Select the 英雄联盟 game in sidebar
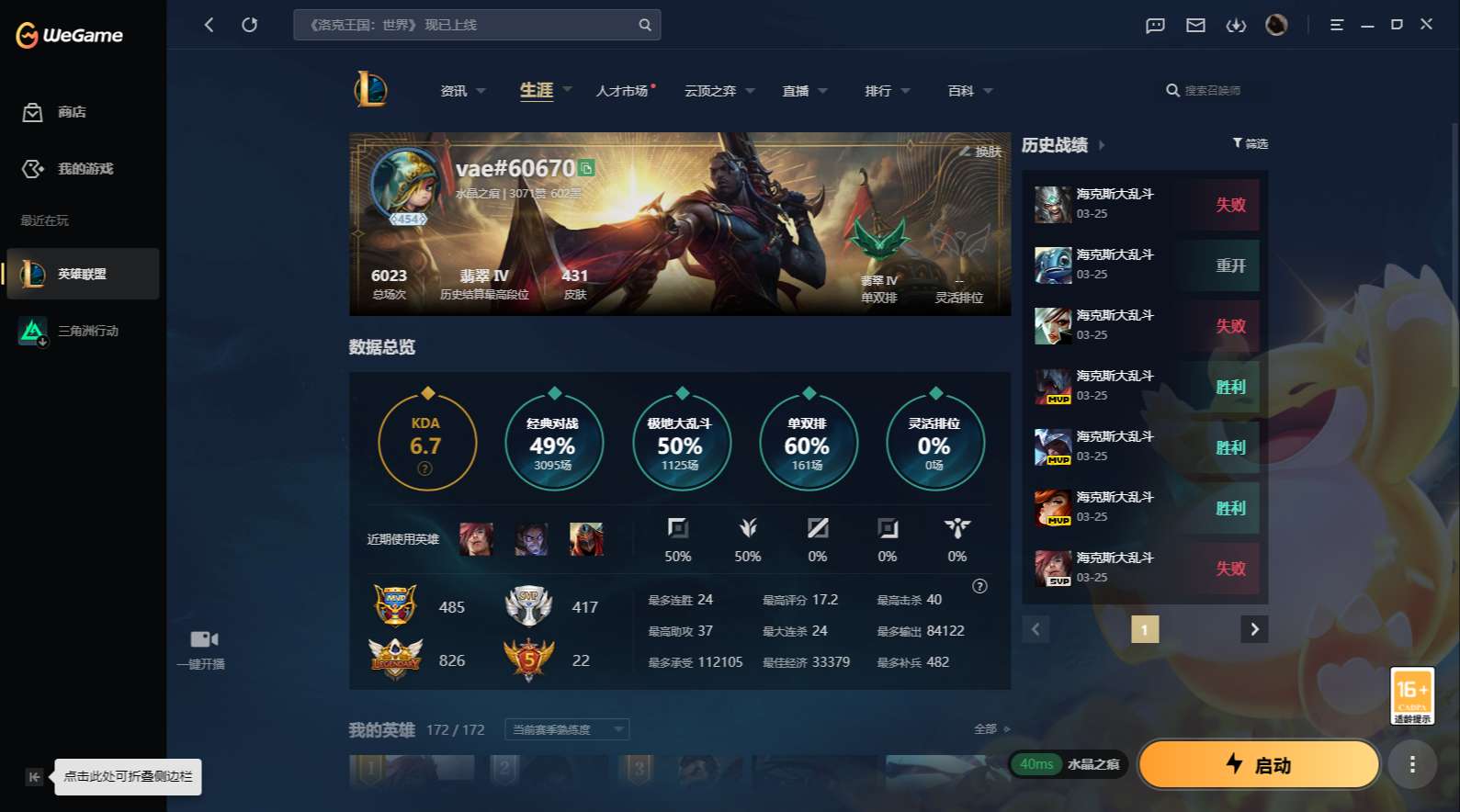The height and width of the screenshot is (812, 1460). coord(83,273)
